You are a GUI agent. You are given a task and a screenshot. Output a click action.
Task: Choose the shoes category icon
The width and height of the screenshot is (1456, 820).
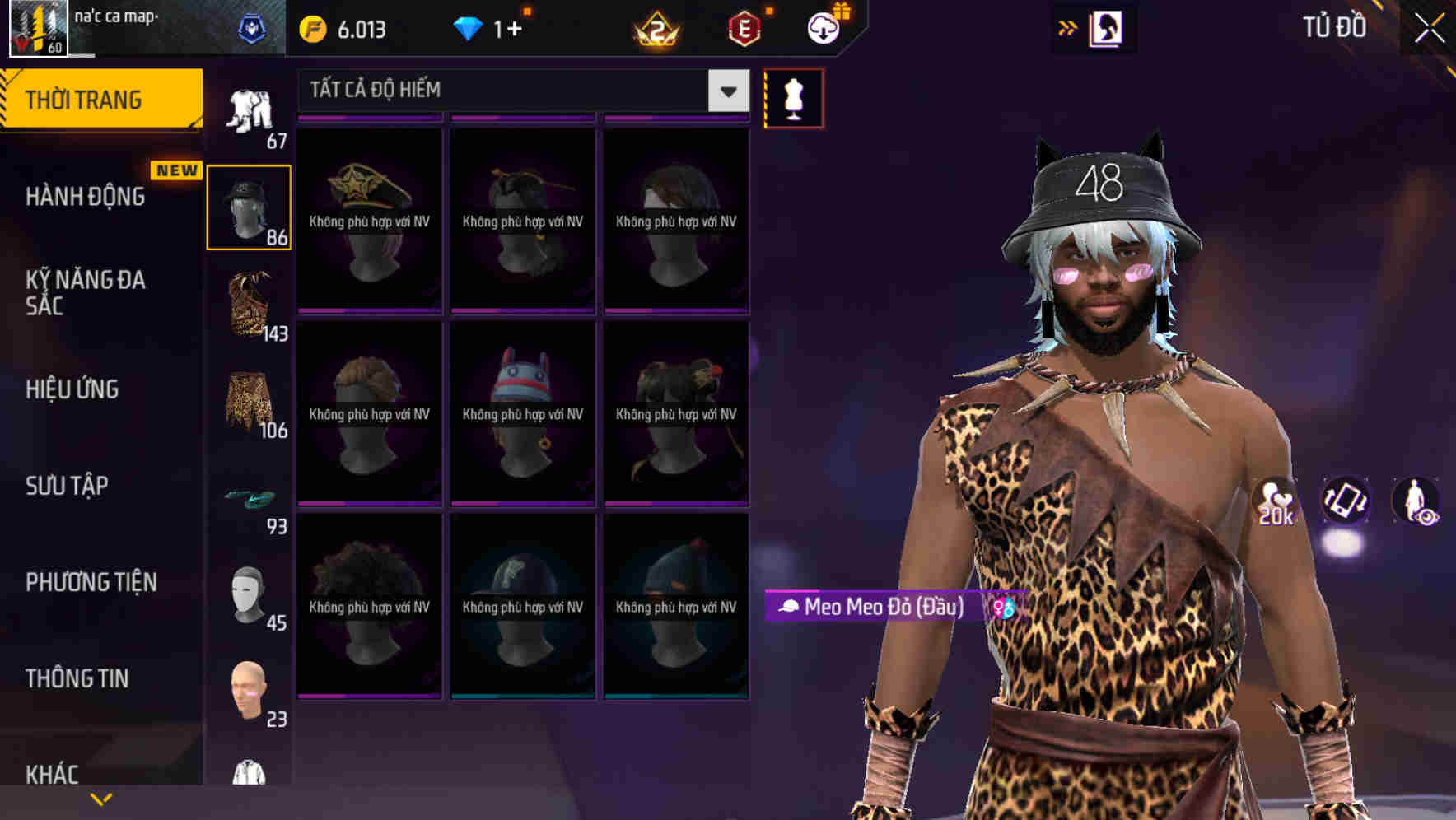[249, 498]
